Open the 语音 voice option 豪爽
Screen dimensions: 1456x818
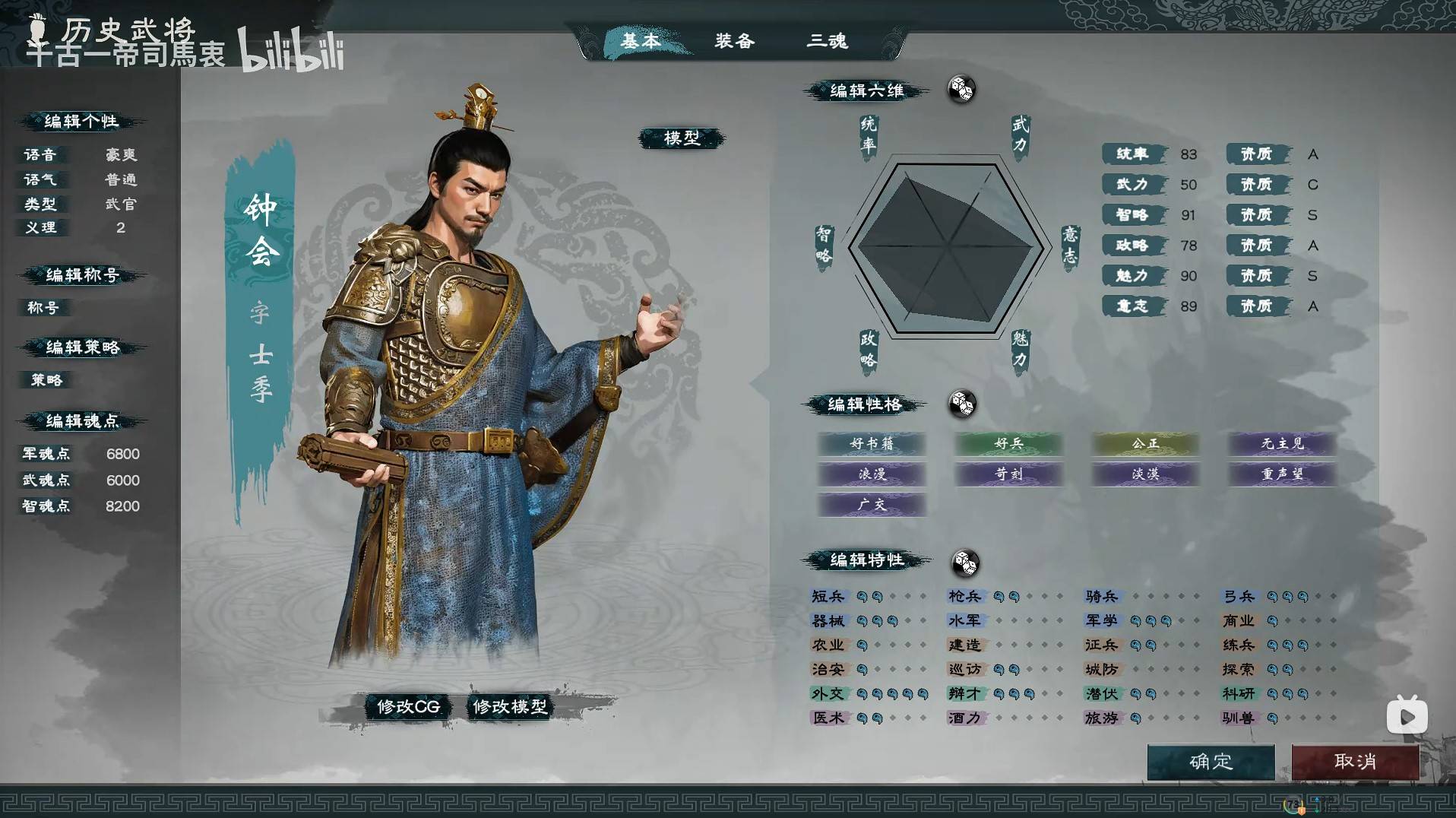pyautogui.click(x=122, y=154)
